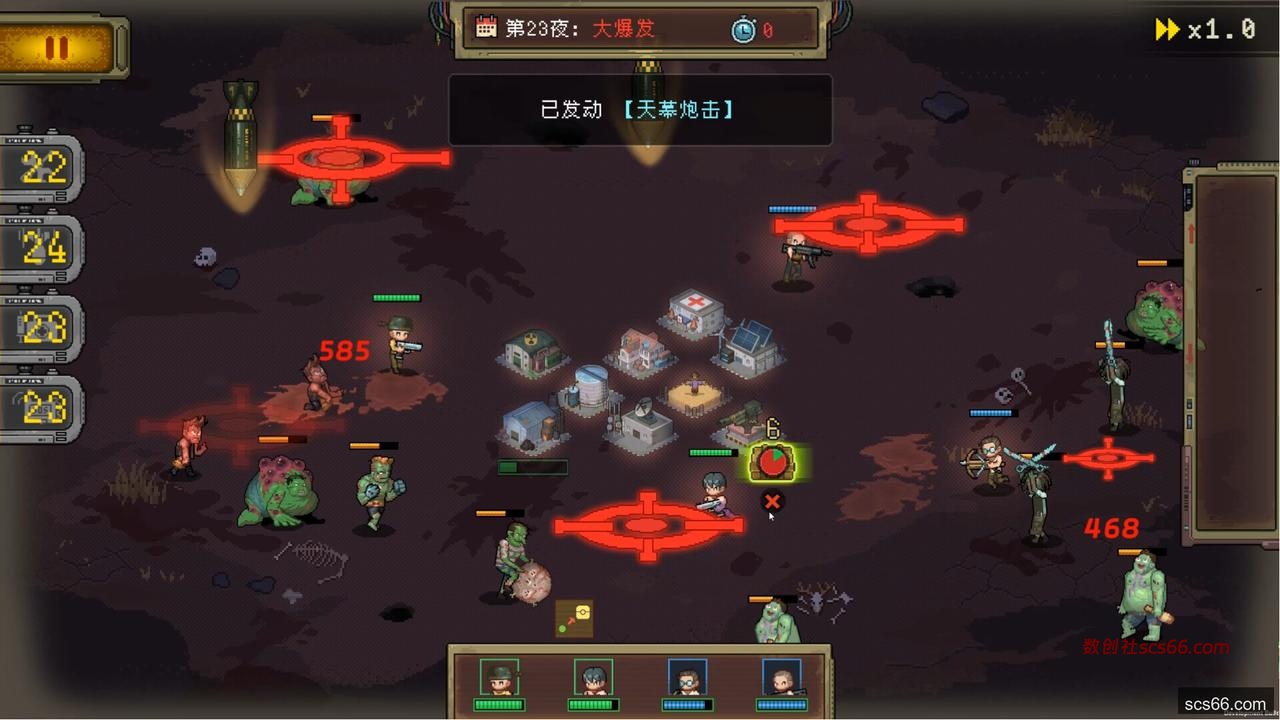The width and height of the screenshot is (1280, 720).
Task: Pause the game with the yellow pause button
Action: click(x=57, y=47)
